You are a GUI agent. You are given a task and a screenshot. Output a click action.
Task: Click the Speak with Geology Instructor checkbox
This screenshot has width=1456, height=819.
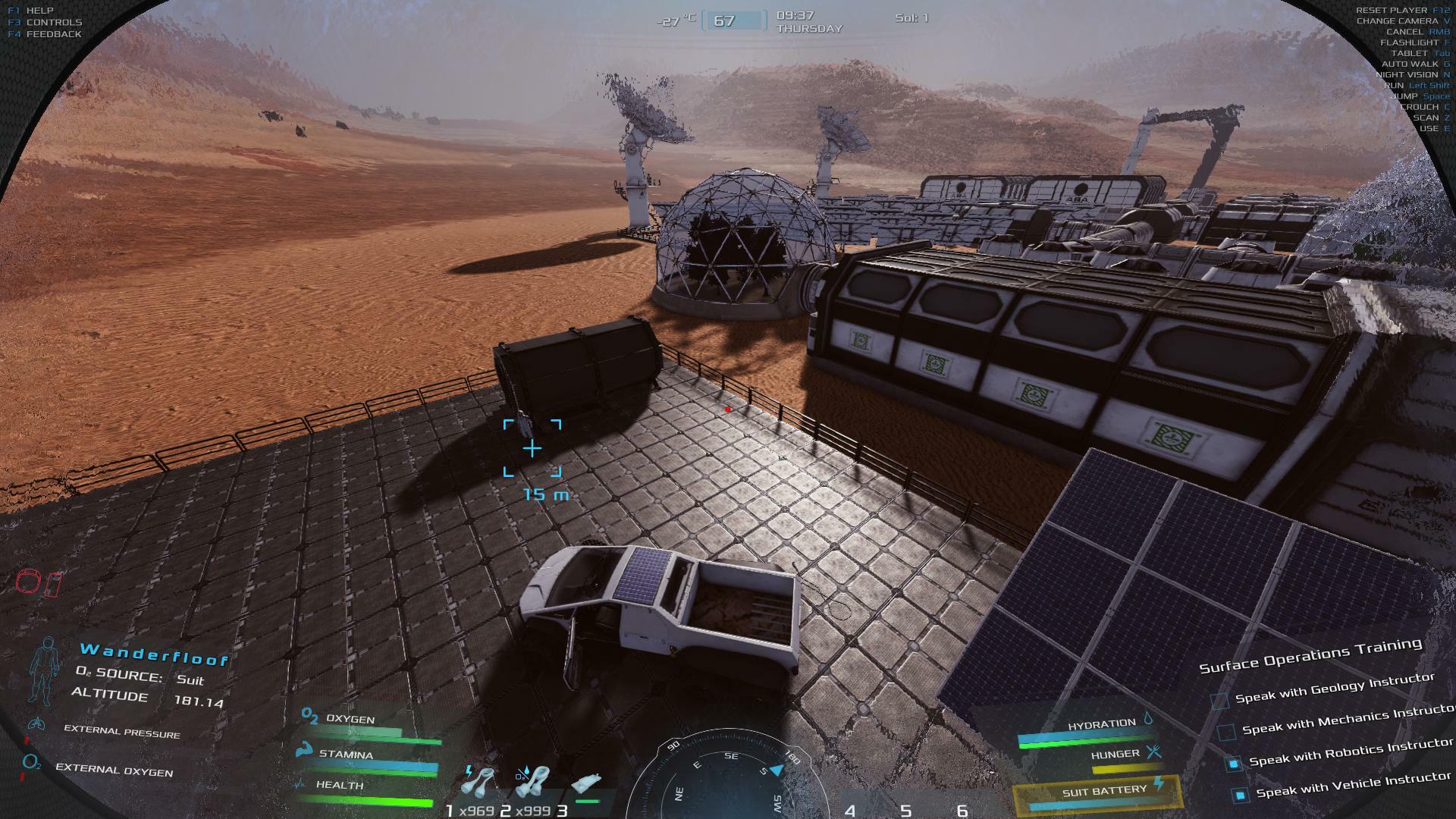pyautogui.click(x=1219, y=701)
